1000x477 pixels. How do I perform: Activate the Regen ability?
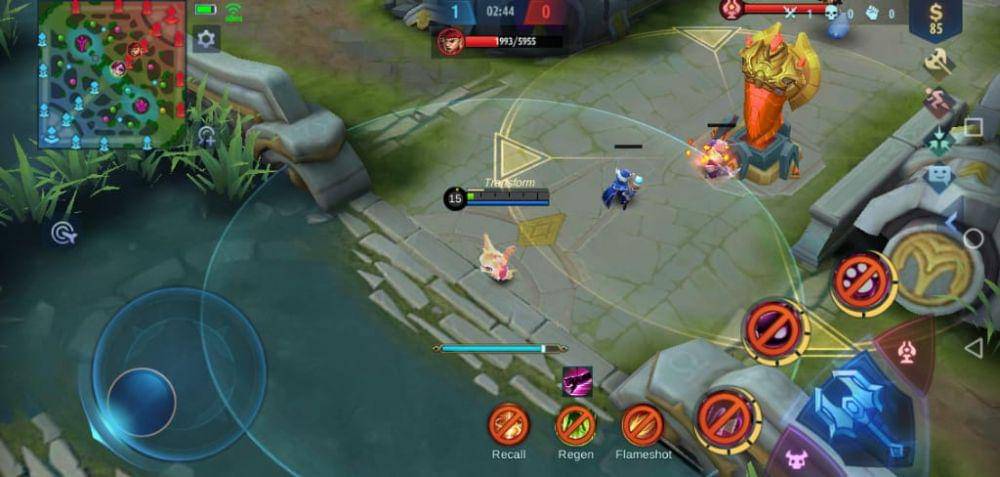pos(576,426)
